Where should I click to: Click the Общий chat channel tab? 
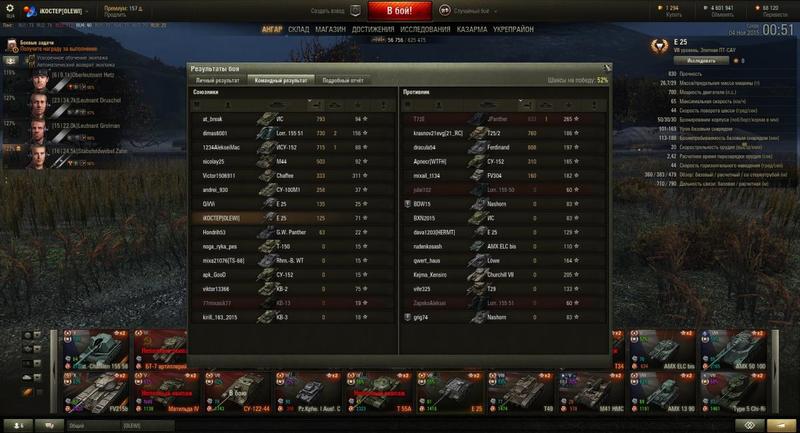click(x=76, y=425)
